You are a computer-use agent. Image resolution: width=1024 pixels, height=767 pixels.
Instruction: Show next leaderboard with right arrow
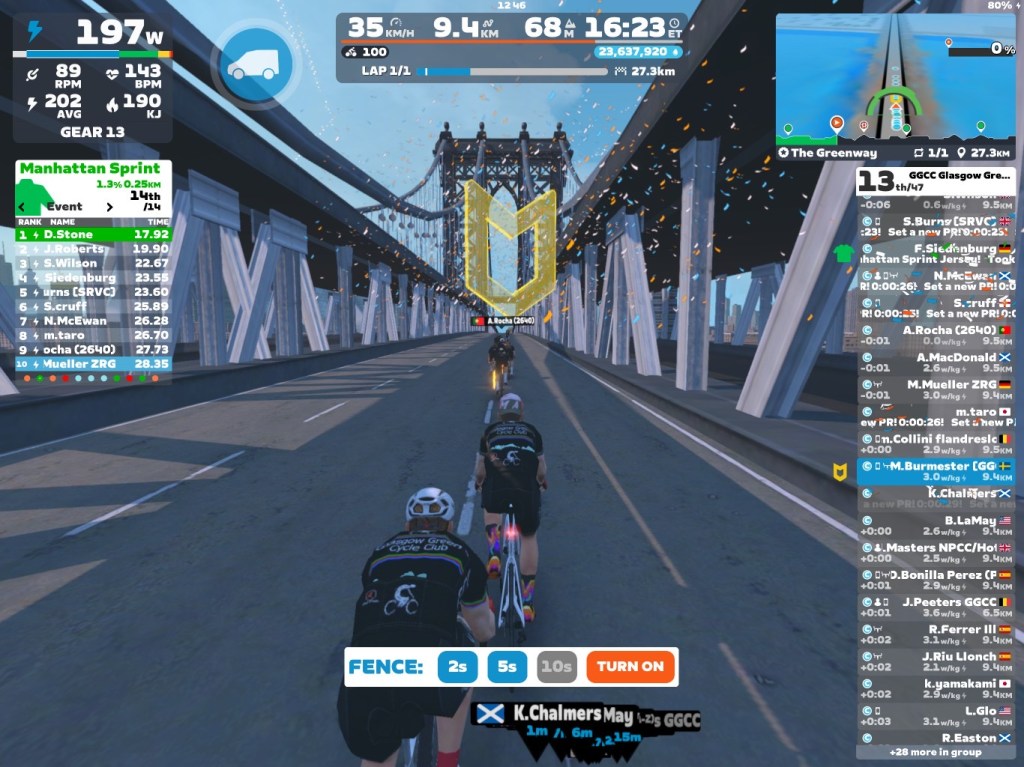(x=110, y=207)
